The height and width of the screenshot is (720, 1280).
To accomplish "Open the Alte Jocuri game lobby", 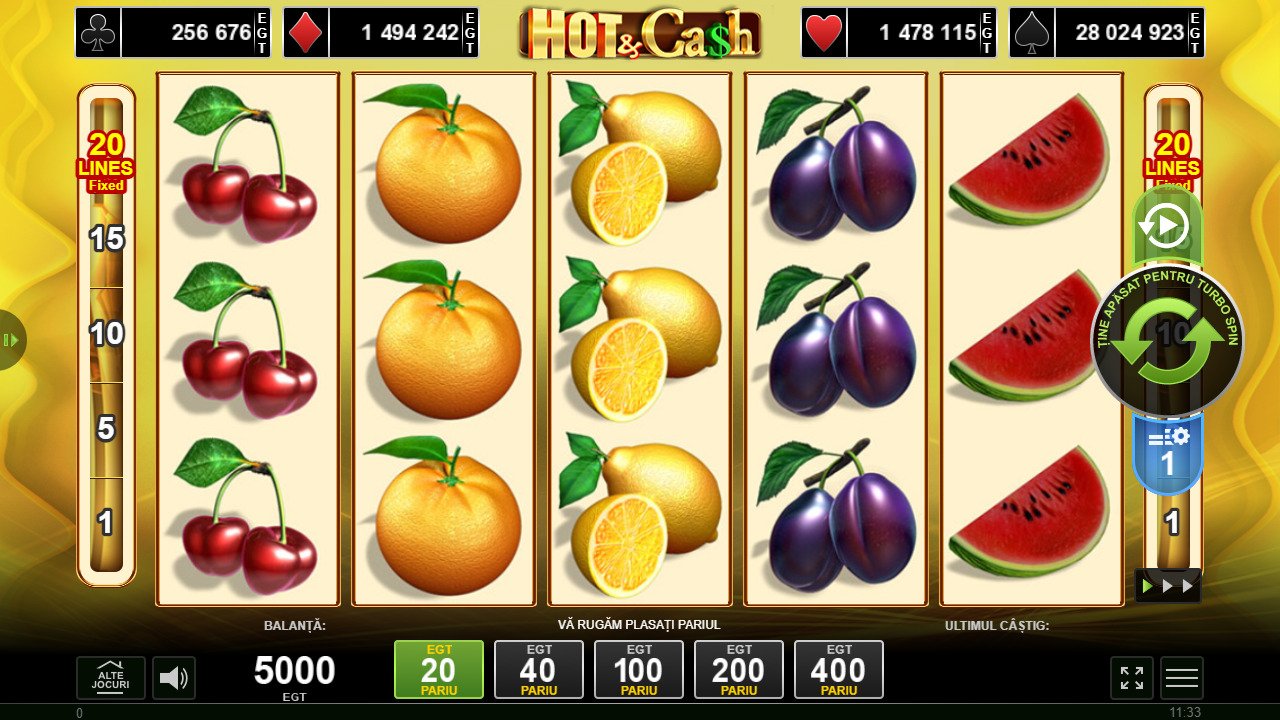I will coord(113,677).
